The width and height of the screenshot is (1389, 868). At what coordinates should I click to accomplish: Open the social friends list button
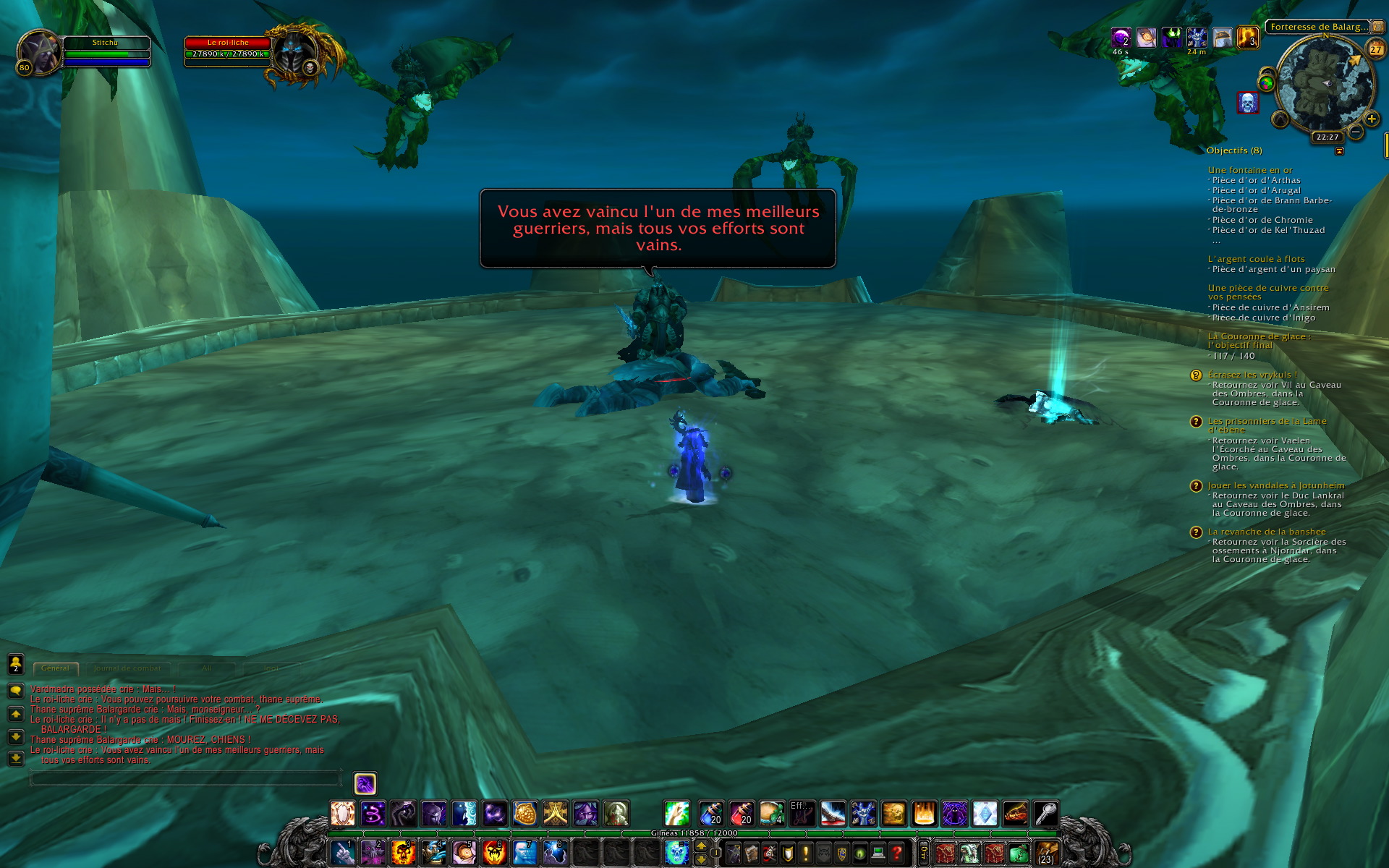pyautogui.click(x=16, y=663)
